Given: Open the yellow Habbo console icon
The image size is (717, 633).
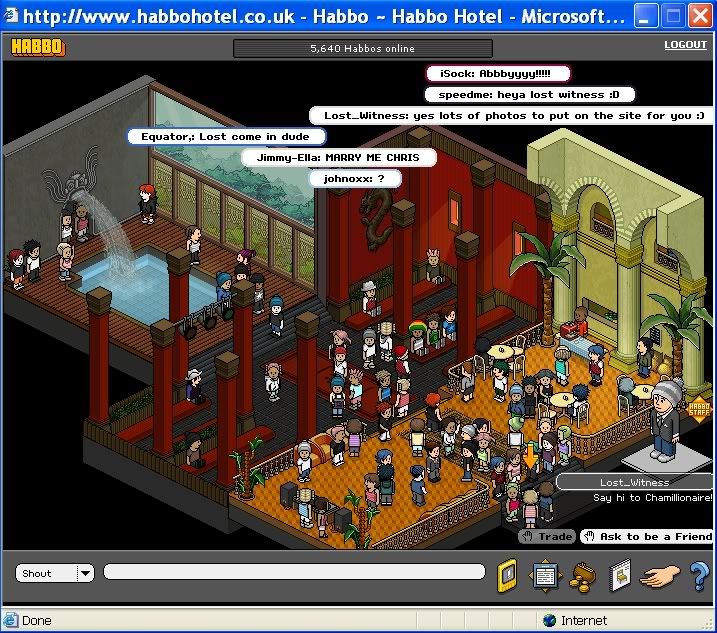Looking at the screenshot, I should coord(508,575).
